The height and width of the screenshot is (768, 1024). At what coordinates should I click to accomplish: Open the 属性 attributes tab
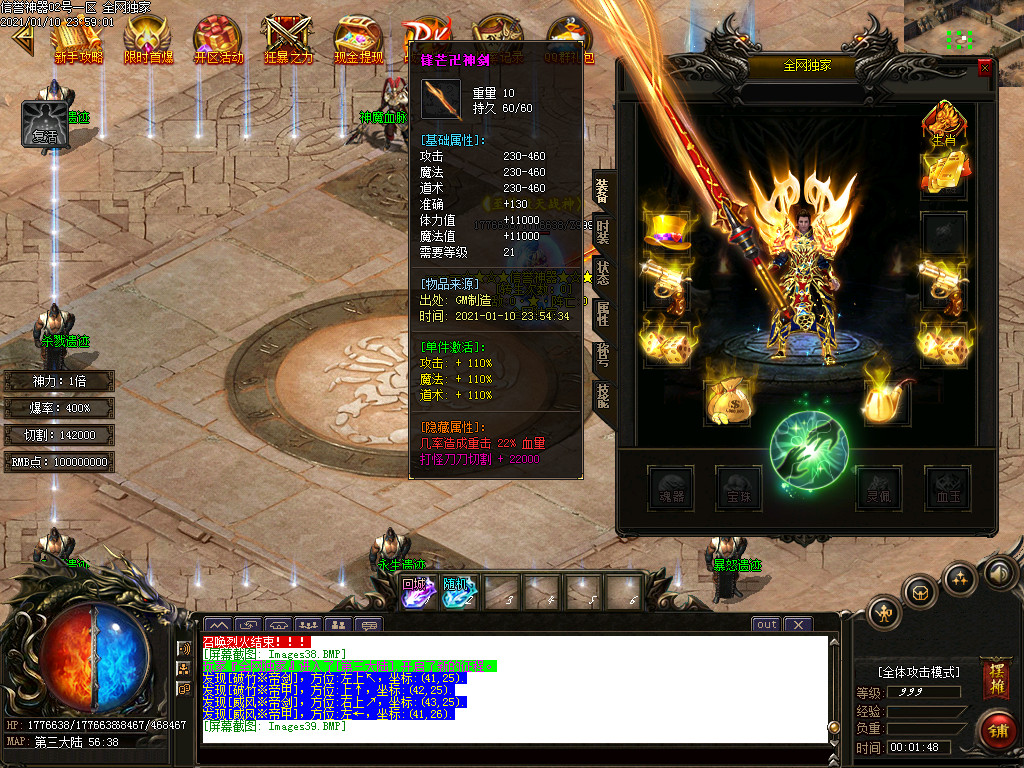604,314
